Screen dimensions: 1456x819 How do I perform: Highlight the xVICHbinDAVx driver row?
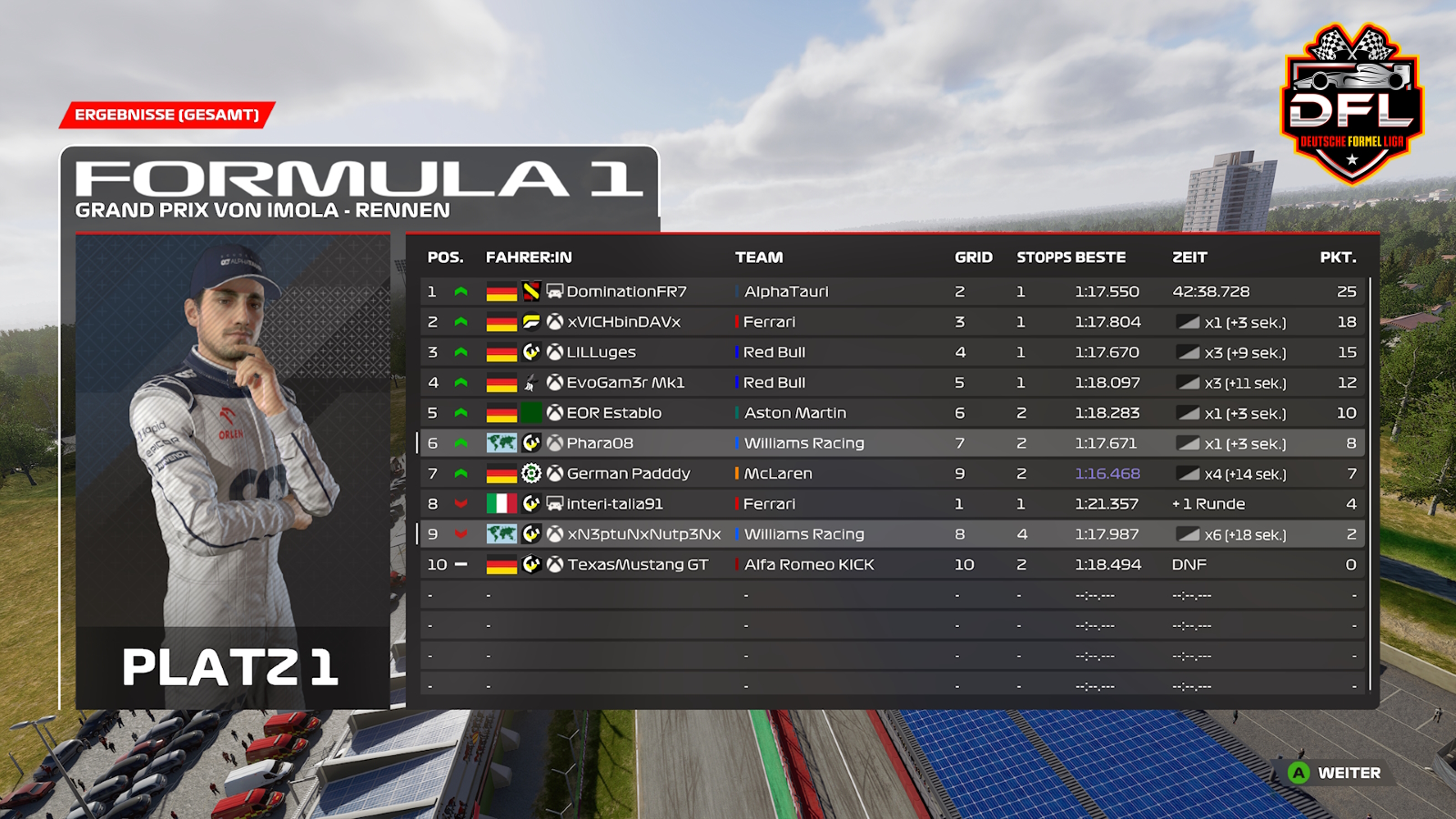coord(624,322)
